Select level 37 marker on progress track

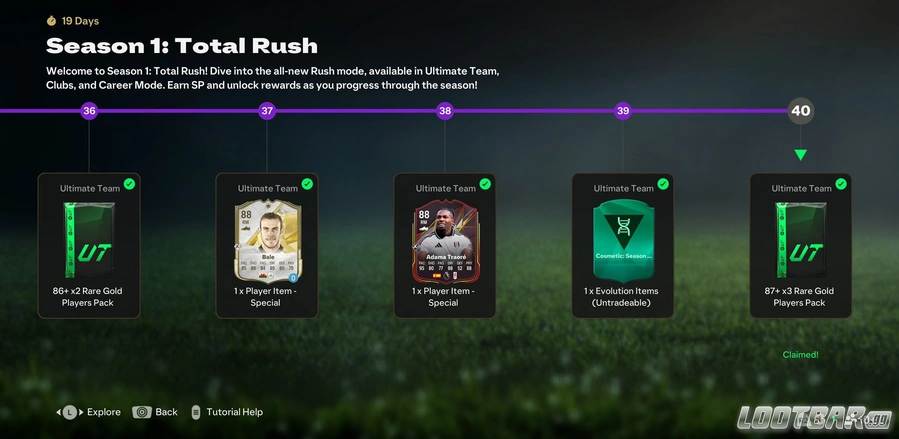point(267,111)
